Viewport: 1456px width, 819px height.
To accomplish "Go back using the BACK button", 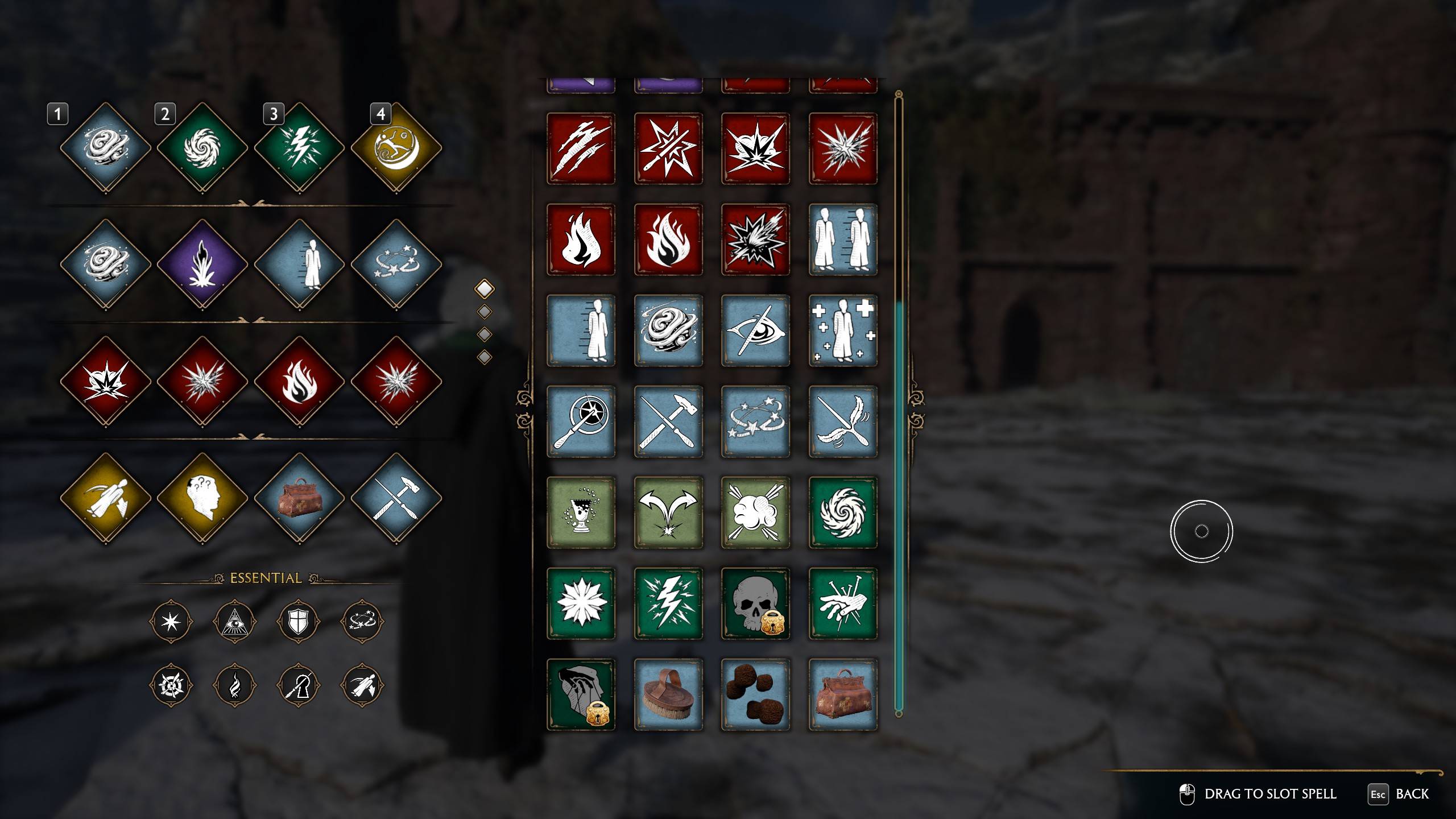I will 1399,794.
